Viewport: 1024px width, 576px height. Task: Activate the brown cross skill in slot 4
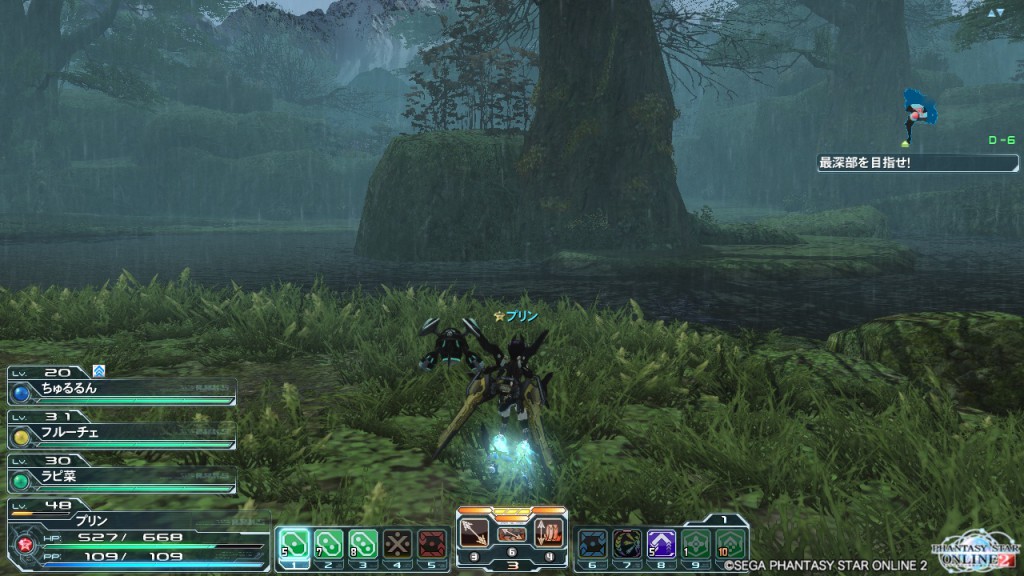coord(397,543)
